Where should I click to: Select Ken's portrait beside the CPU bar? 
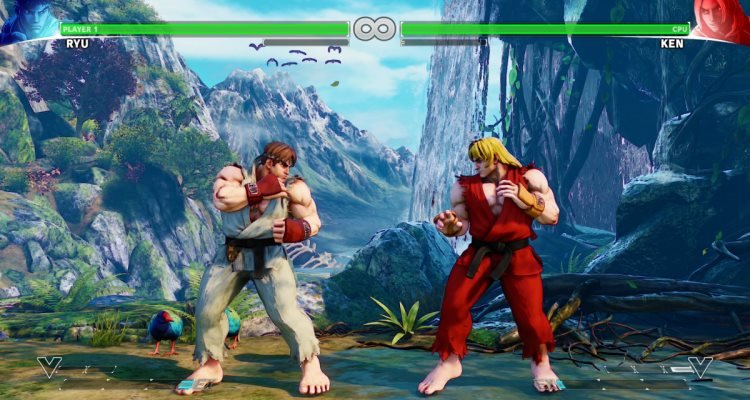722,22
